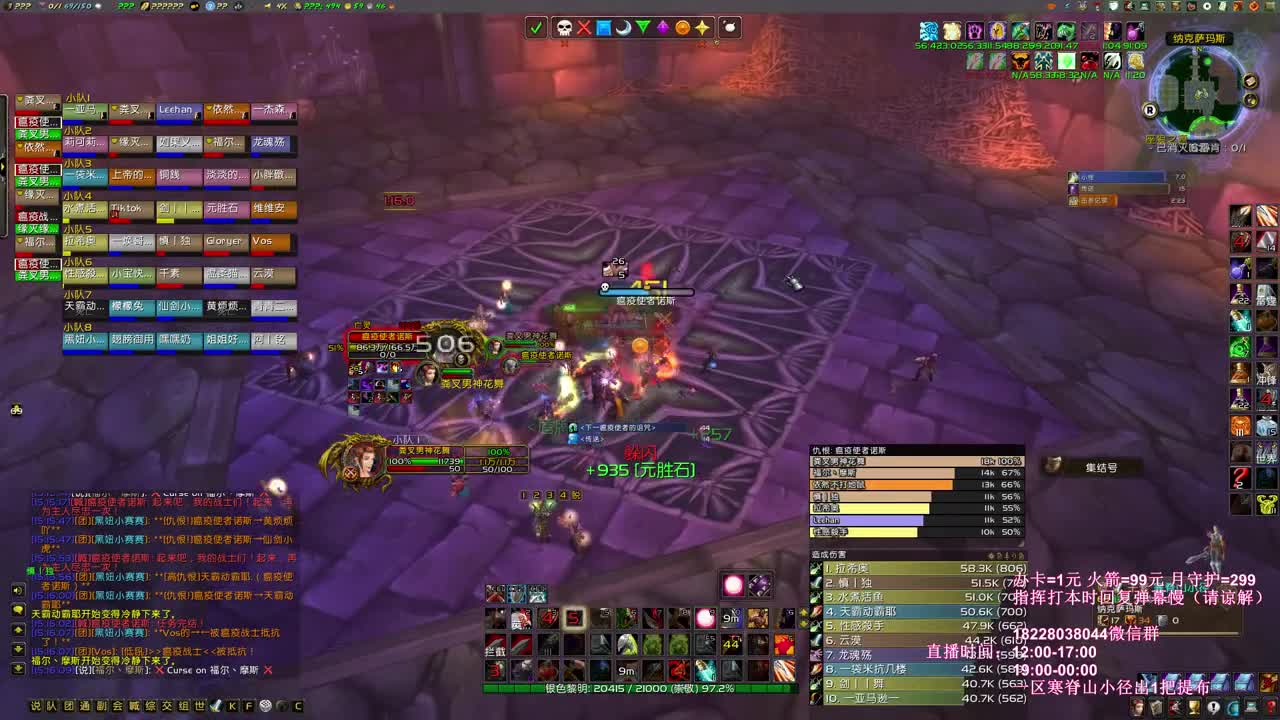Click the skull raid target marker icon
1280x720 pixels.
(560, 27)
